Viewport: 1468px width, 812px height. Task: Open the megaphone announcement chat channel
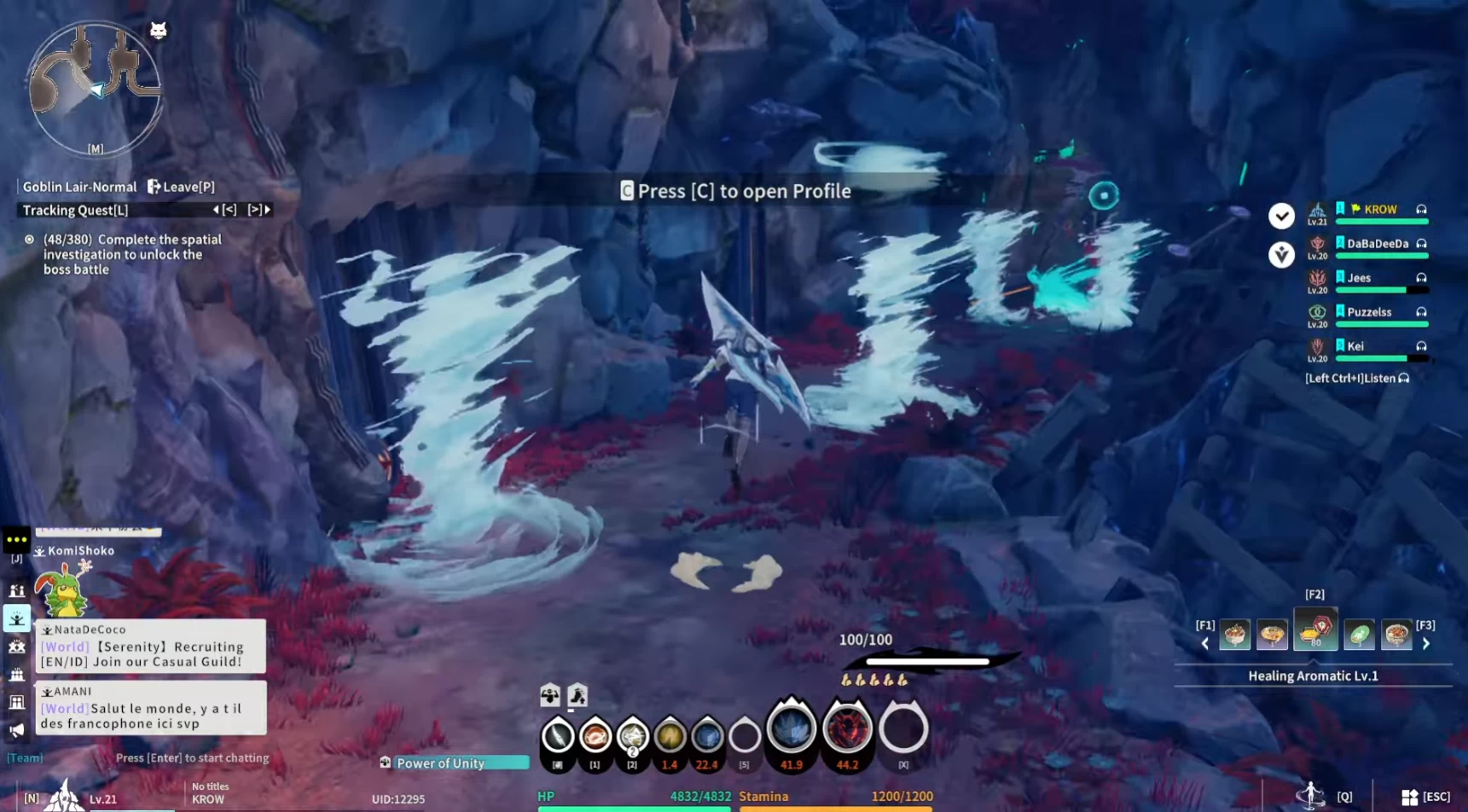click(16, 730)
